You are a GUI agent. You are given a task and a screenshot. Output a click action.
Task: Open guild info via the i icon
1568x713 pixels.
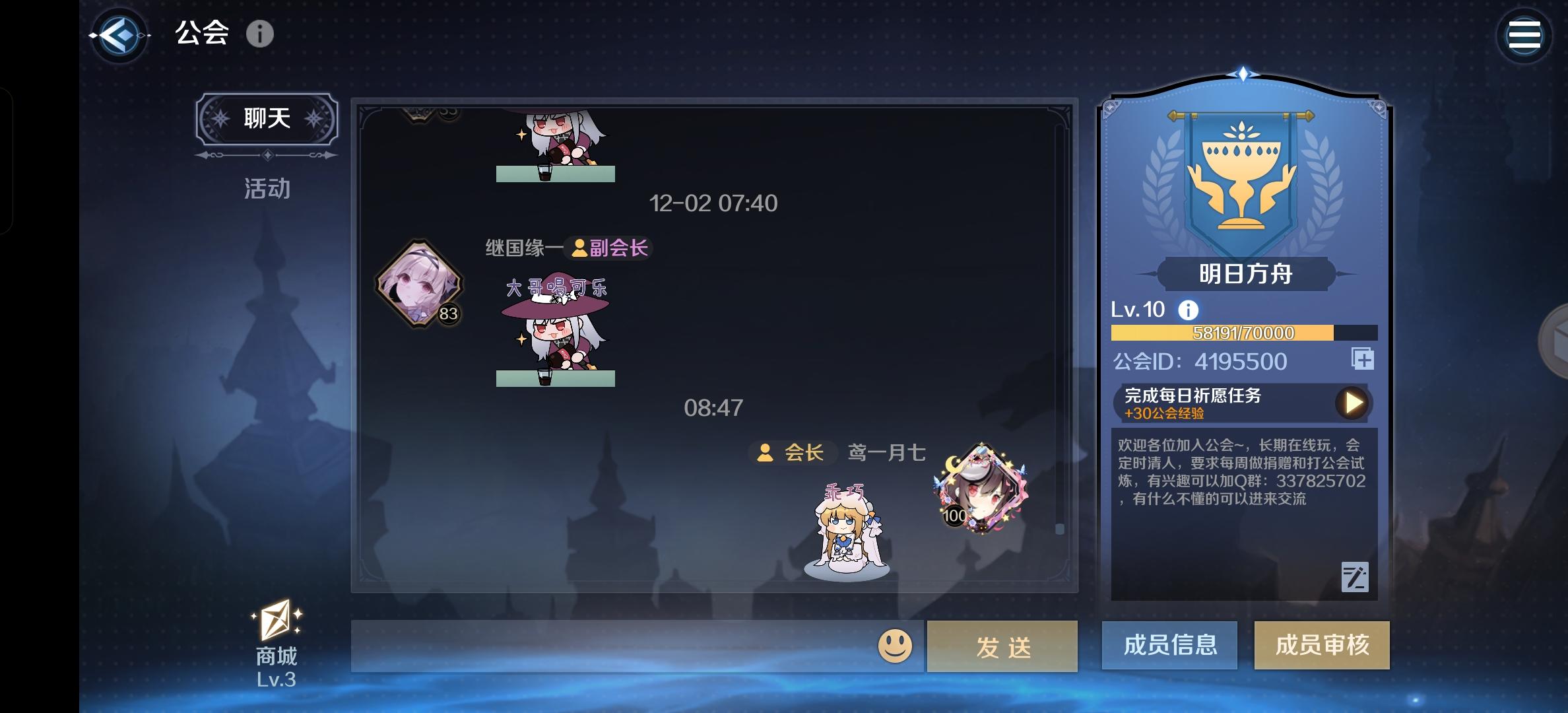261,35
